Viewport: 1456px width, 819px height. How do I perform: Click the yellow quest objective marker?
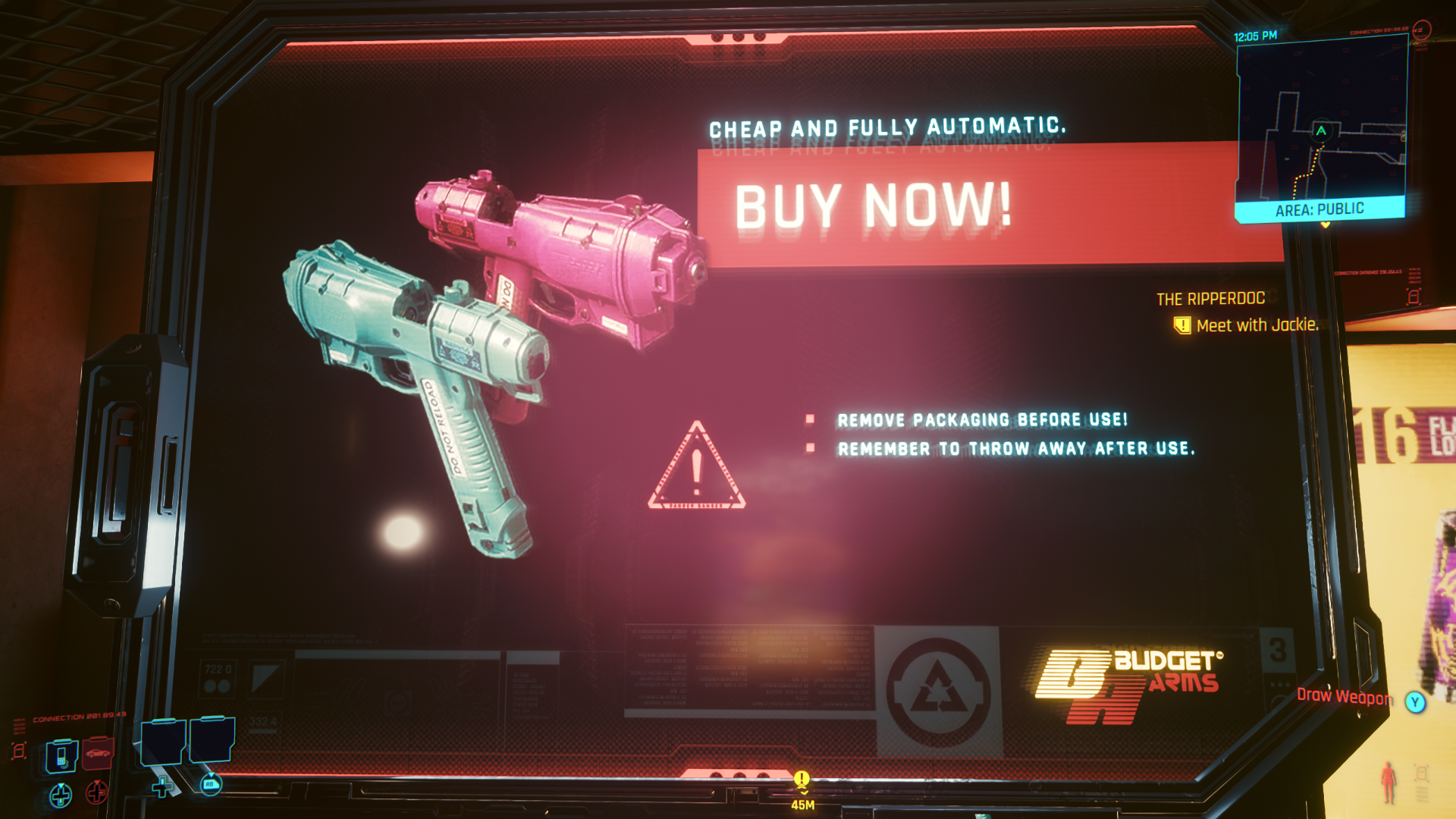tap(802, 779)
